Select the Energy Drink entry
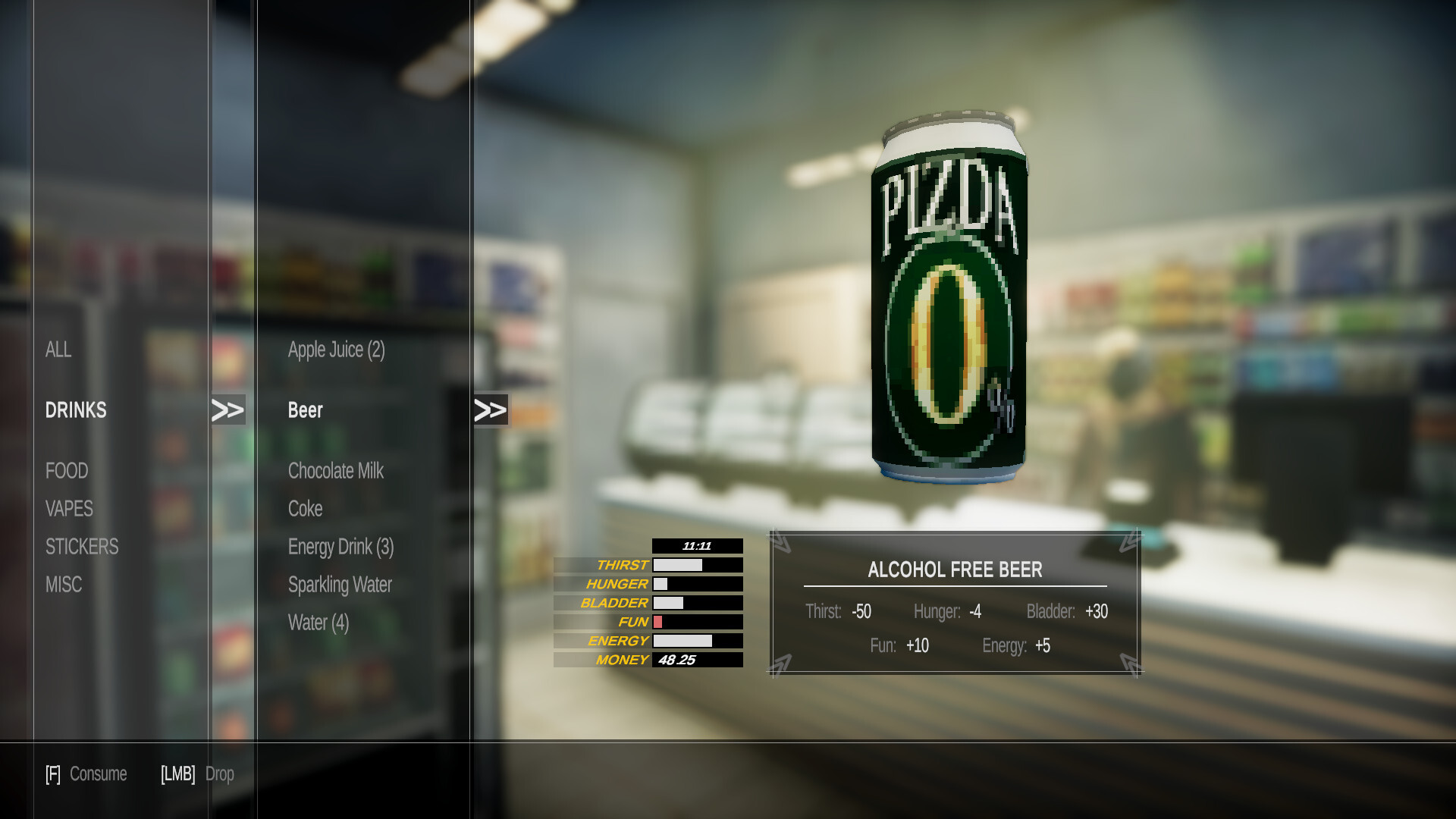1456x819 pixels. tap(340, 547)
